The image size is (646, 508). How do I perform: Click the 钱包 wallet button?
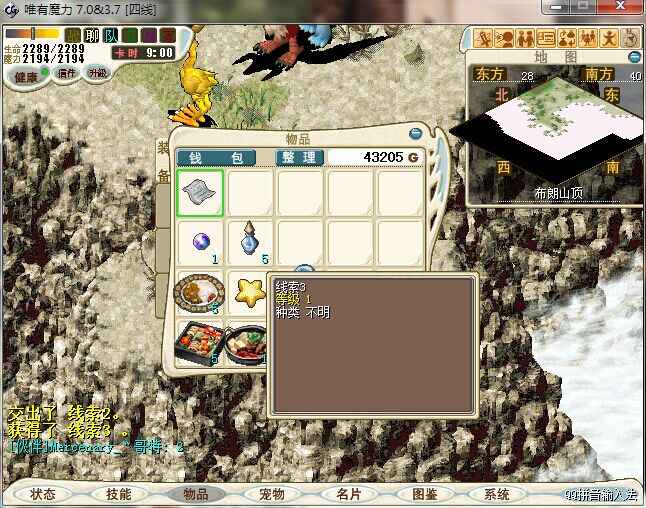click(215, 158)
